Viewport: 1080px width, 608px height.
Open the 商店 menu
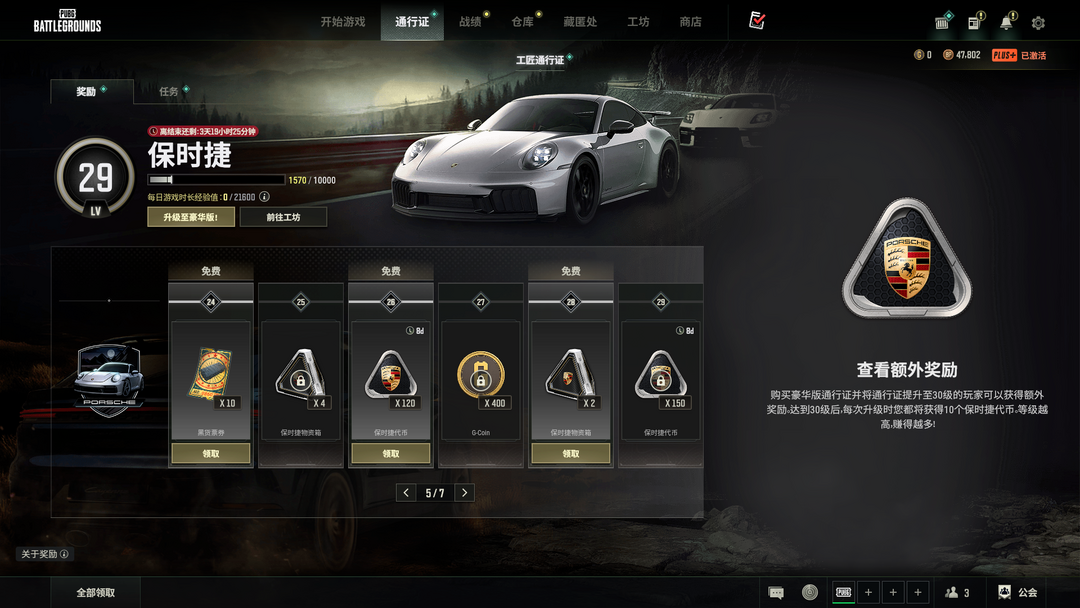tap(690, 22)
